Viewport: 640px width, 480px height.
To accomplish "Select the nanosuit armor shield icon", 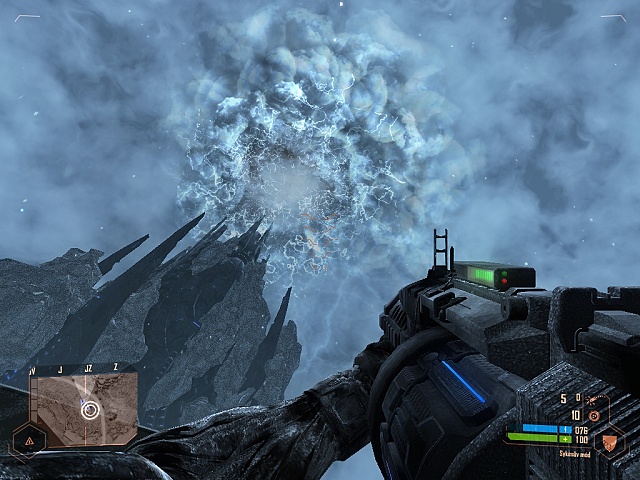I will [608, 439].
